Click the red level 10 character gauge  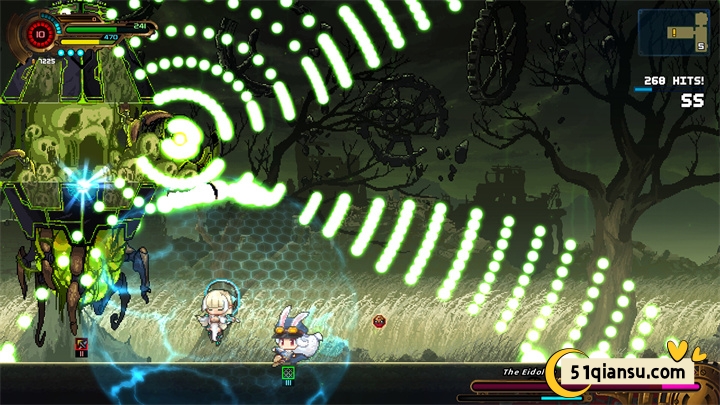(40, 32)
